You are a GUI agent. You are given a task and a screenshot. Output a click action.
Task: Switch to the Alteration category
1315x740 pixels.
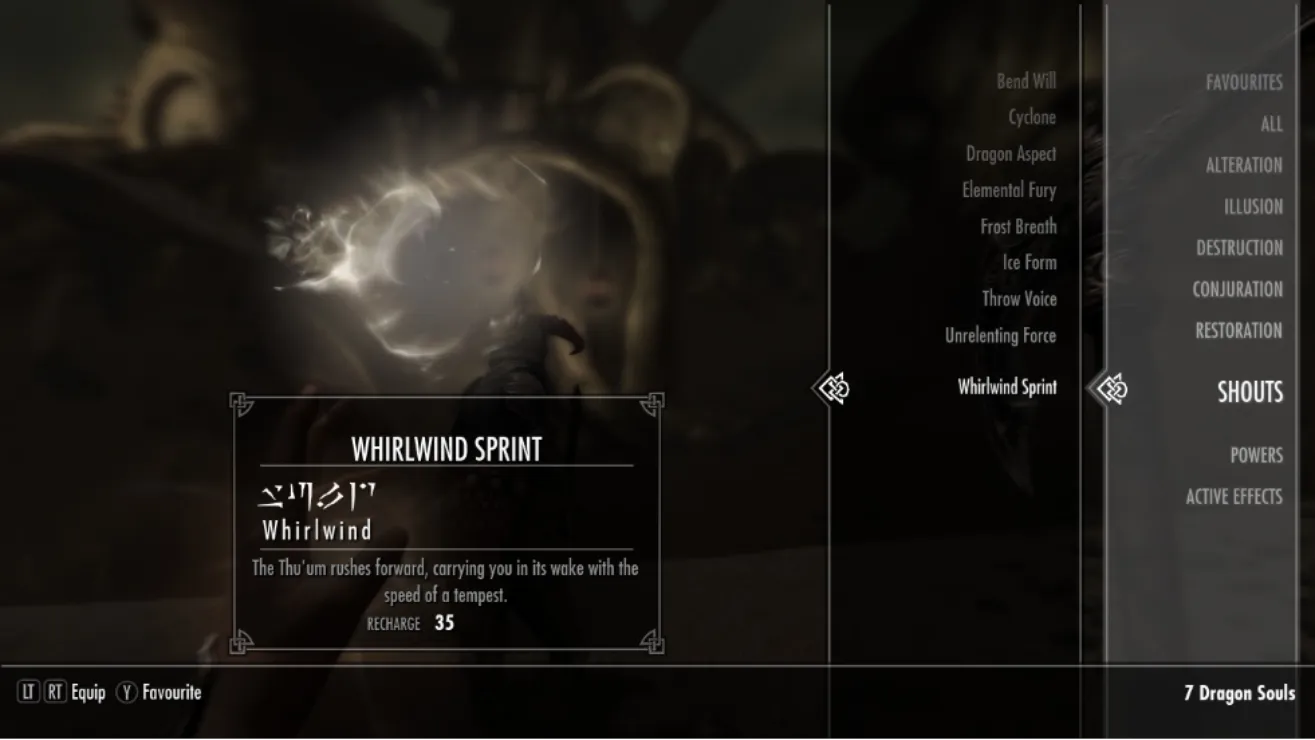[1243, 166]
